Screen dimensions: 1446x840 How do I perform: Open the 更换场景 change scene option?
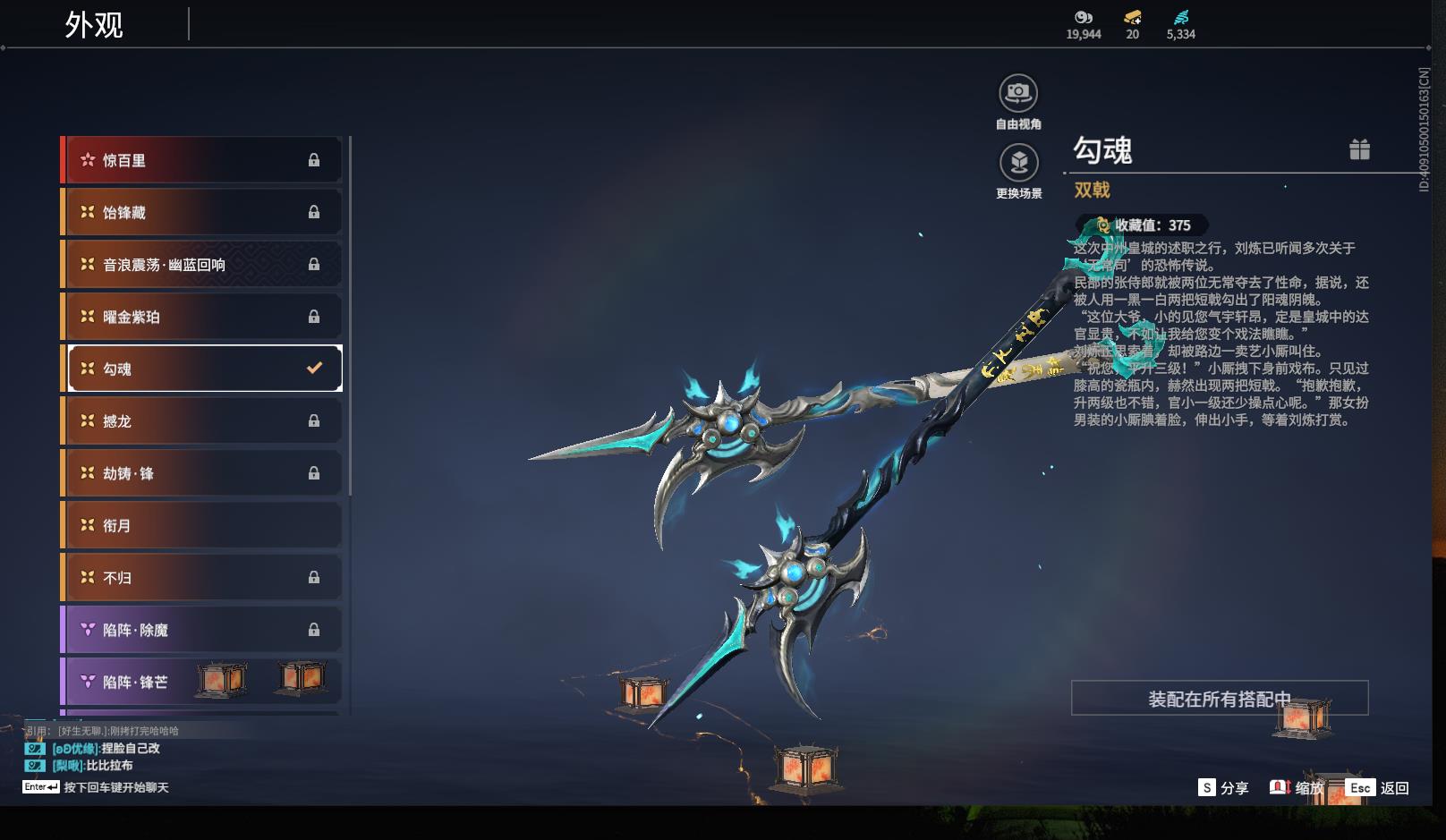[x=1018, y=163]
